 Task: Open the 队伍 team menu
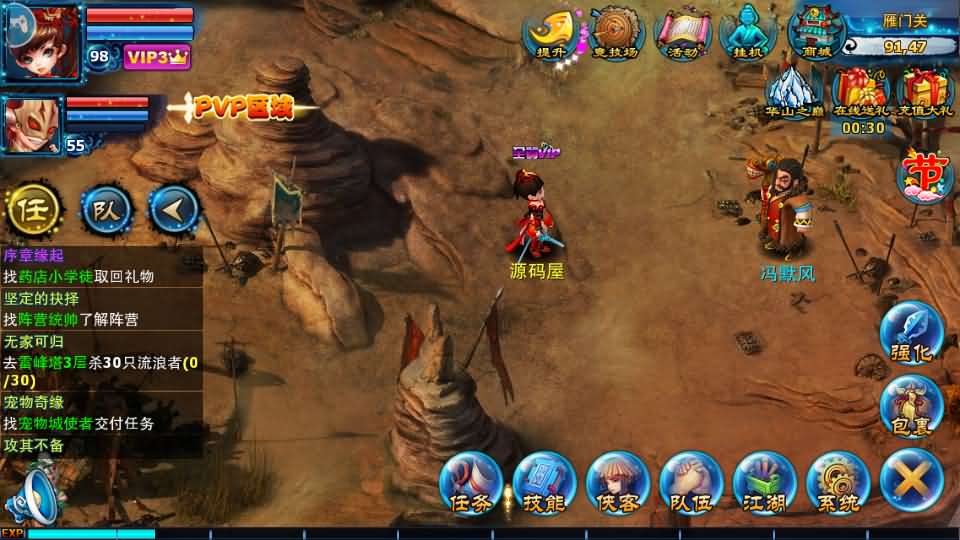click(691, 483)
